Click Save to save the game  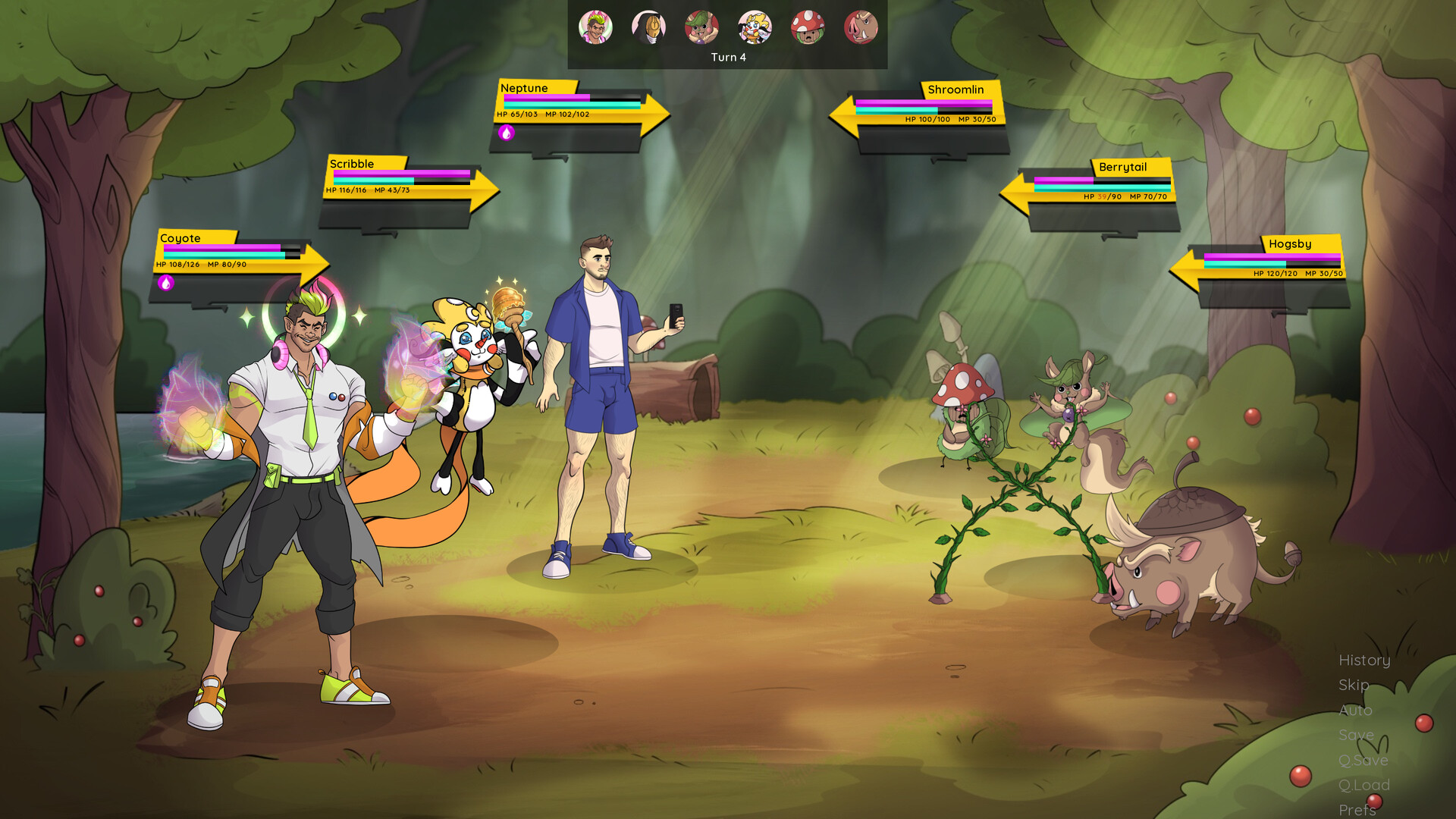(x=1356, y=735)
